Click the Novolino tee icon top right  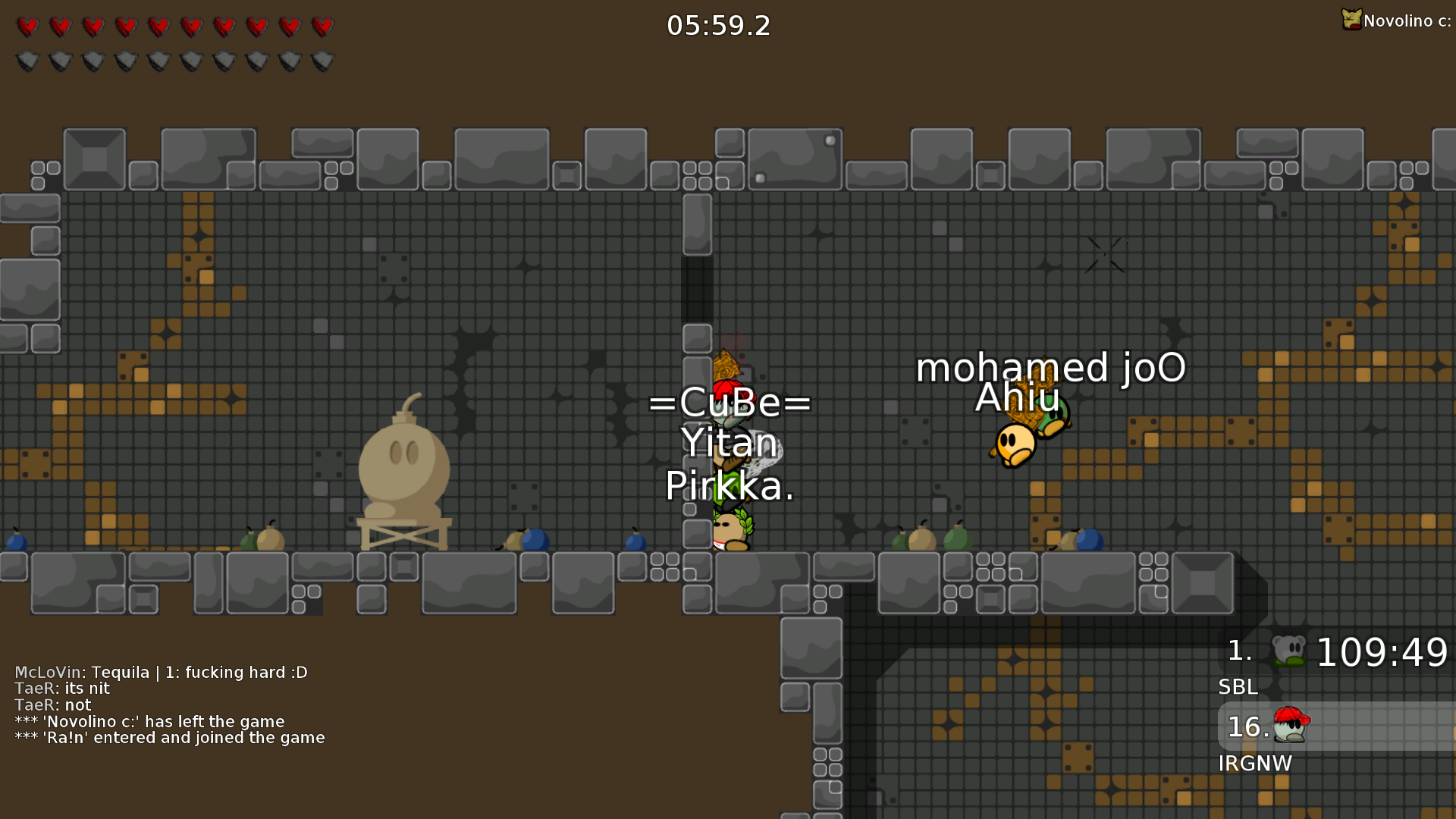pos(1351,20)
